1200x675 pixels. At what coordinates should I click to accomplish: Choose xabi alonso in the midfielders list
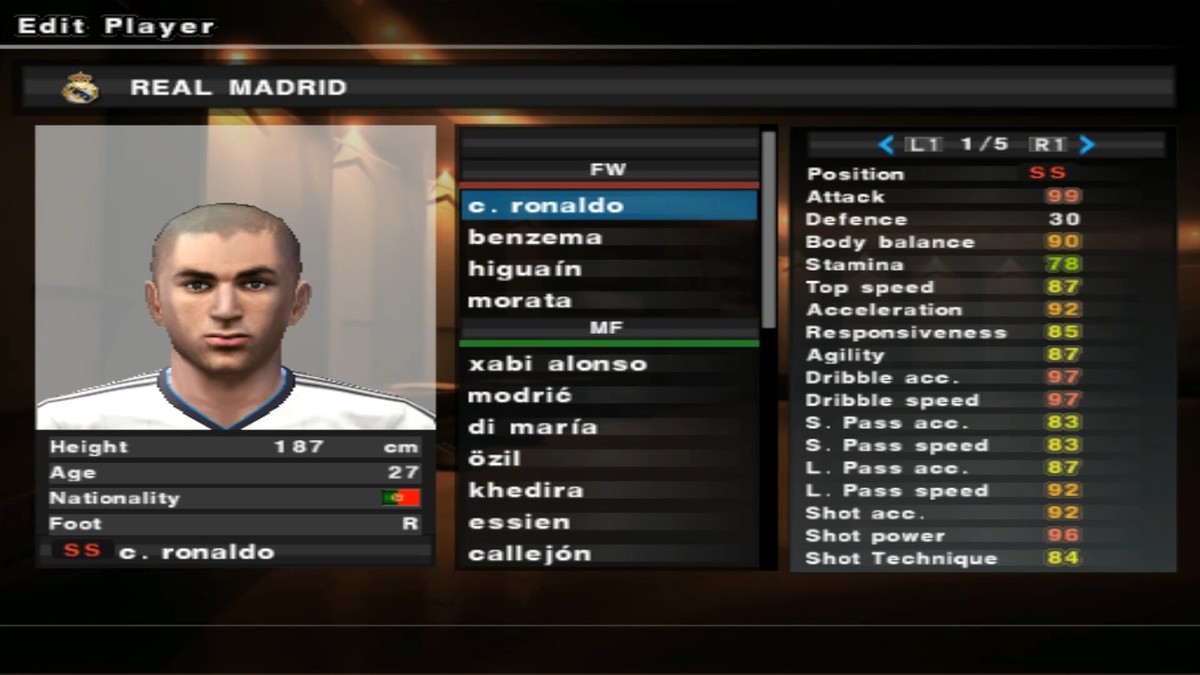click(x=608, y=364)
